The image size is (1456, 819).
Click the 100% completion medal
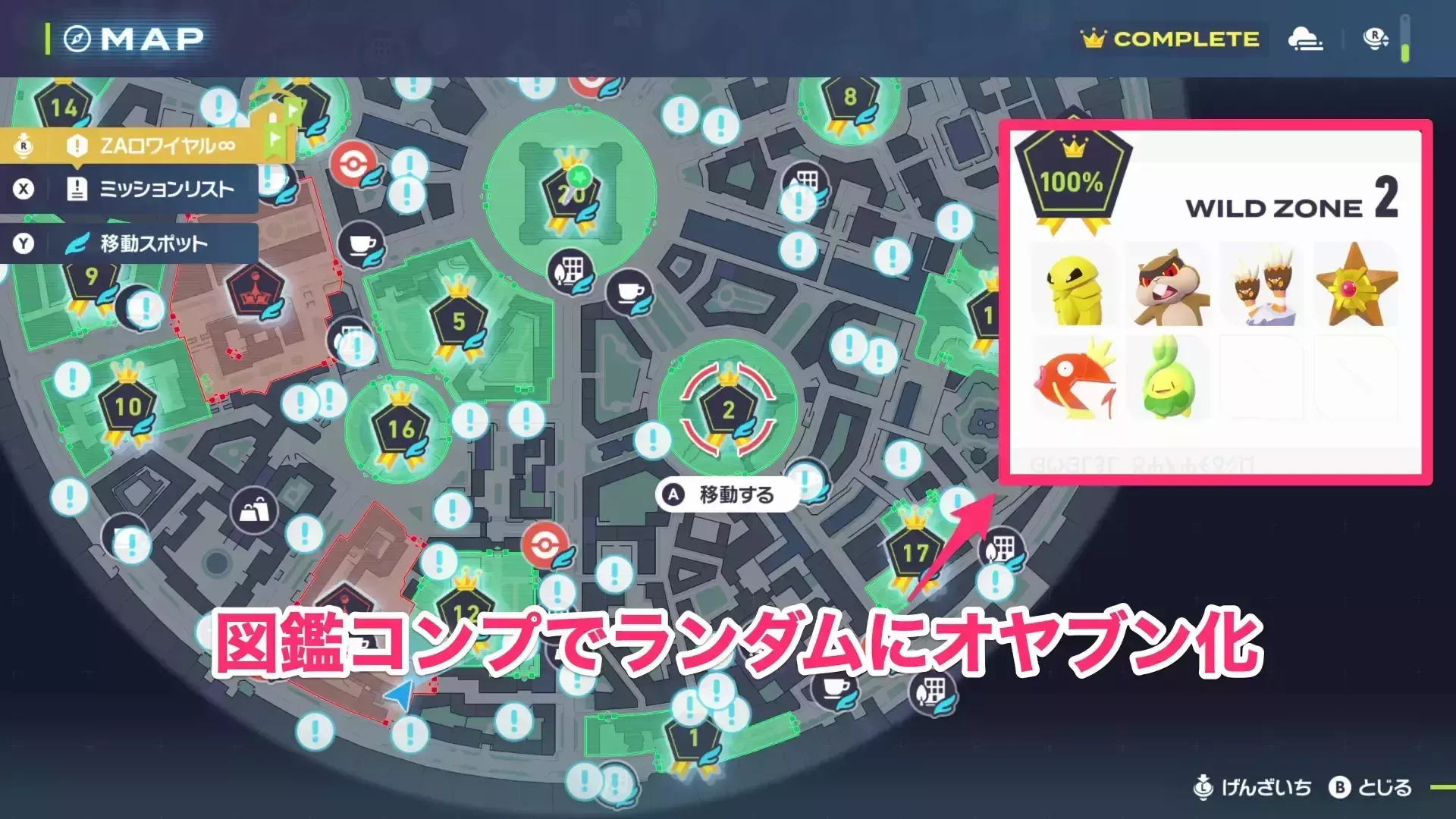(1075, 174)
